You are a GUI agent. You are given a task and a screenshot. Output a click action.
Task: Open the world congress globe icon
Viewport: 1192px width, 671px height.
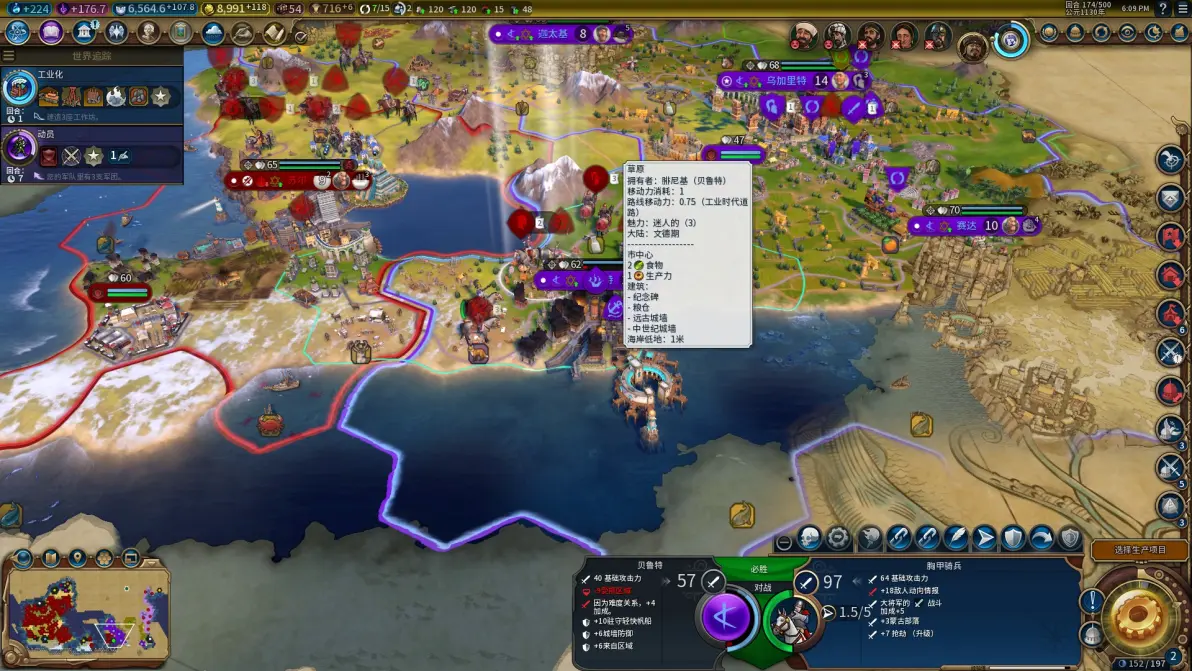[x=1011, y=40]
